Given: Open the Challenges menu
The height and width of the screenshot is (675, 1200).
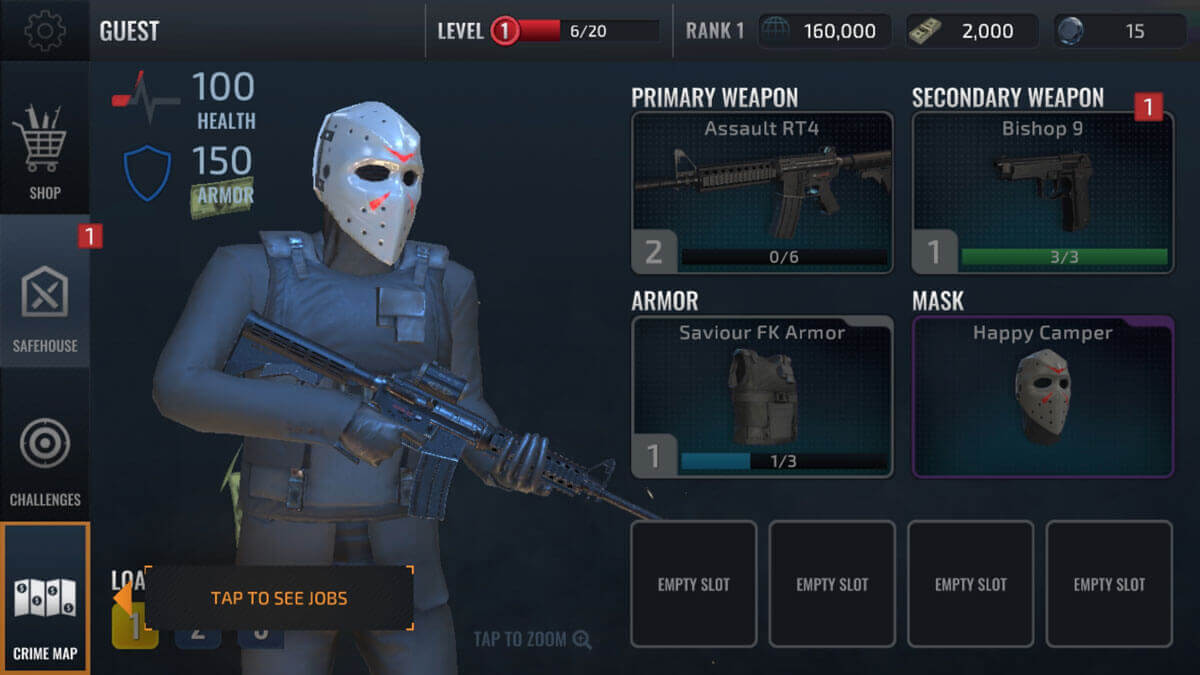Looking at the screenshot, I should [x=44, y=458].
